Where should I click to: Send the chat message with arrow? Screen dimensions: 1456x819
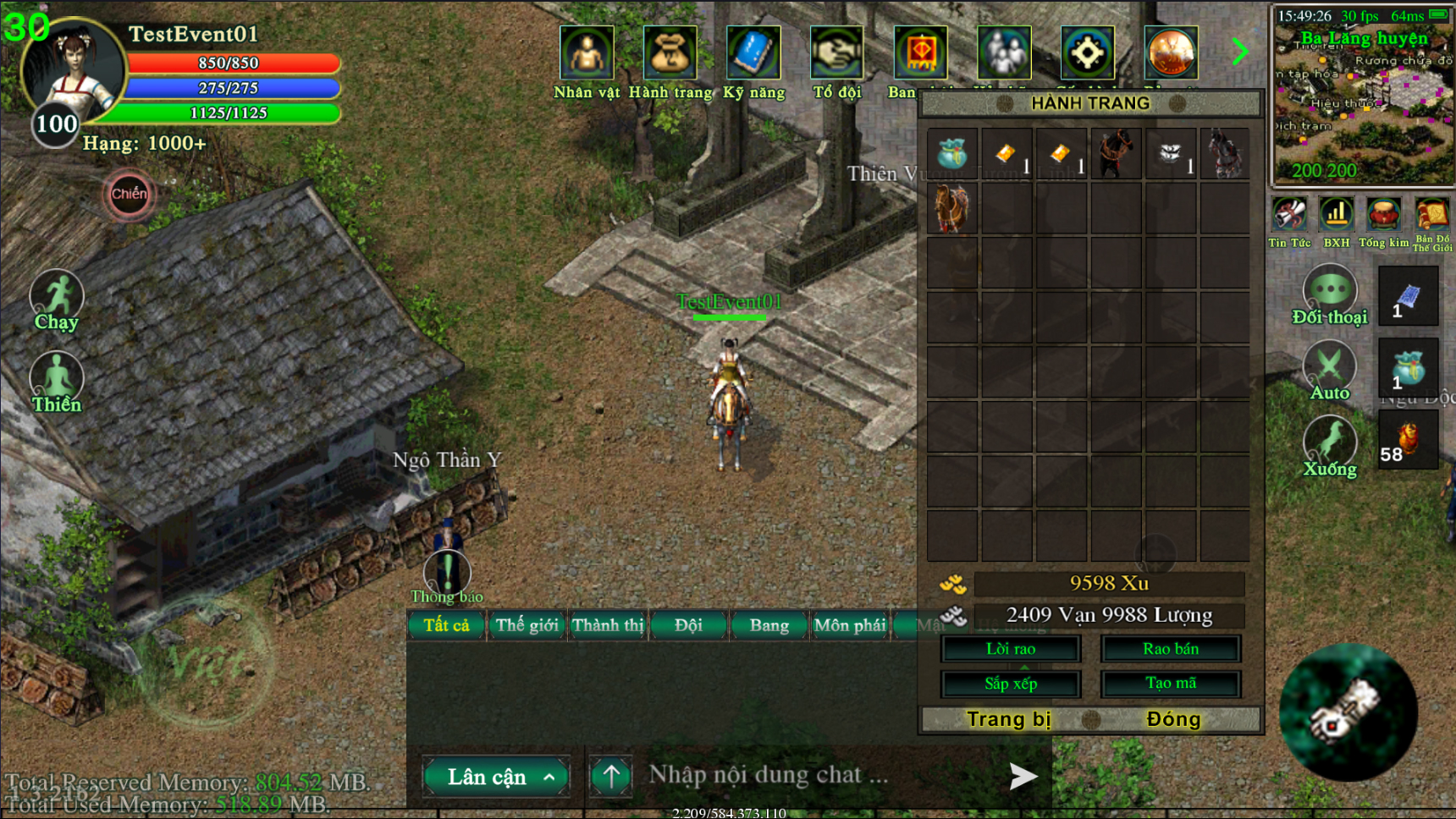pyautogui.click(x=1023, y=776)
